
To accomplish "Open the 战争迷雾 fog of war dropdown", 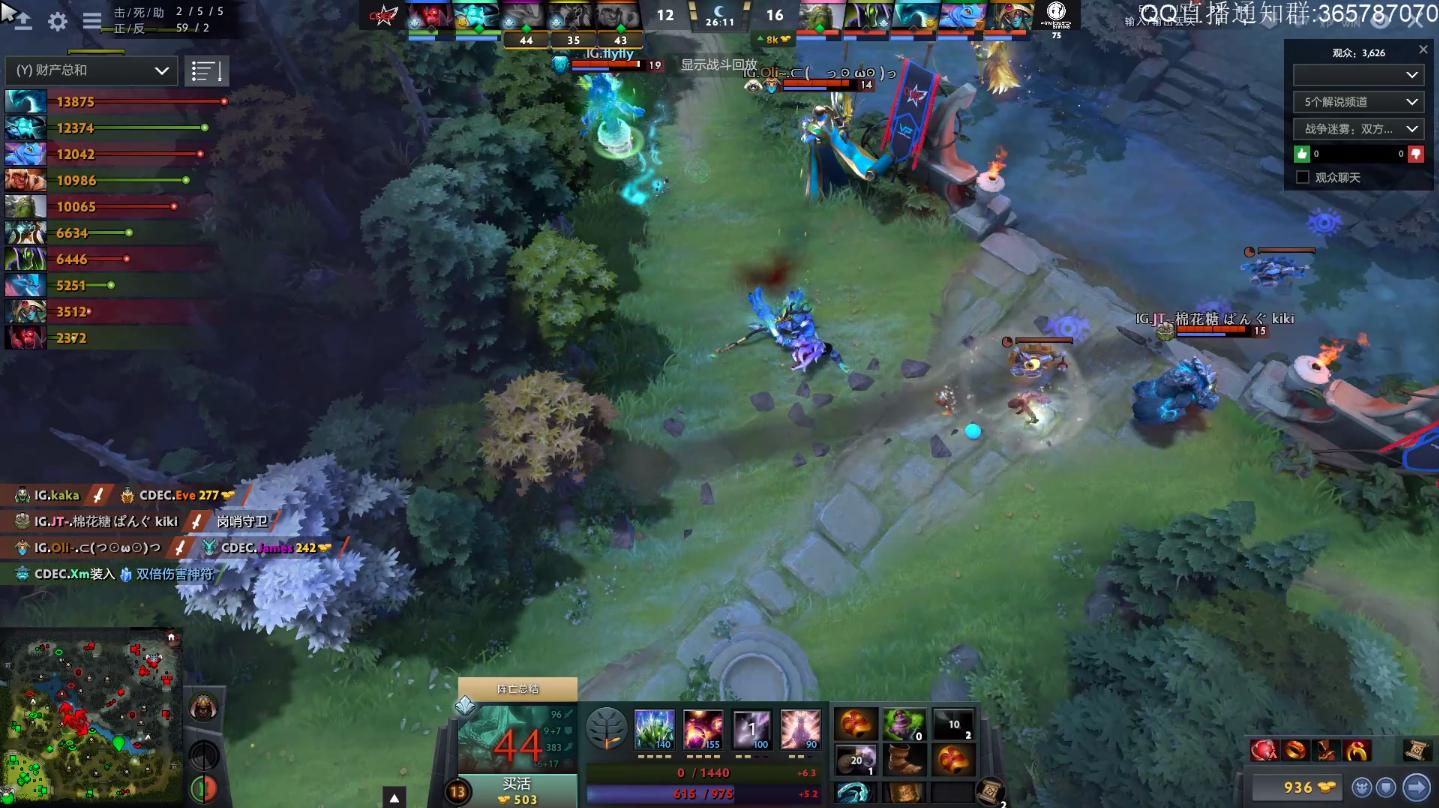I will (x=1357, y=128).
